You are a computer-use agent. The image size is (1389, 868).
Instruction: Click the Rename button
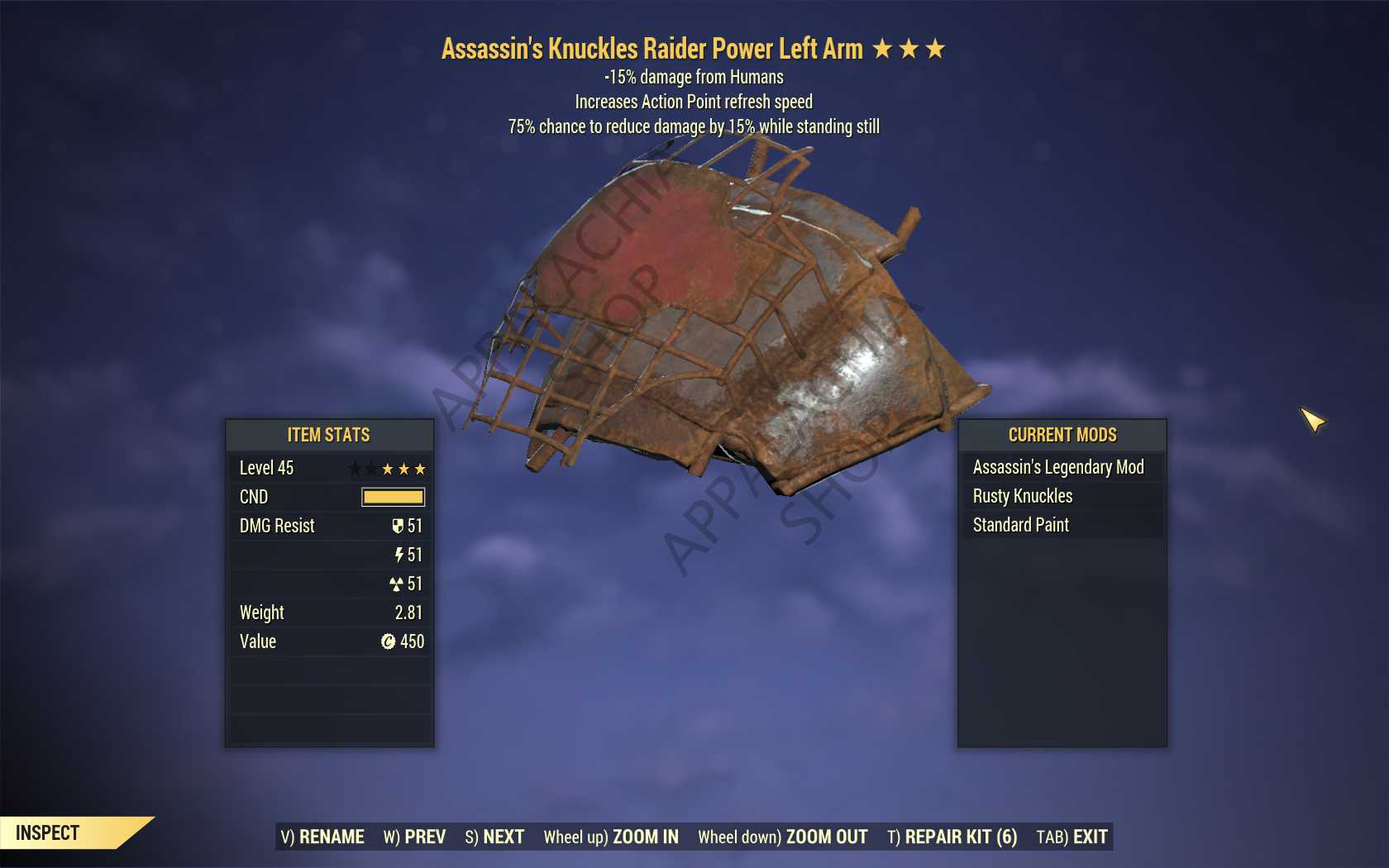click(x=322, y=837)
